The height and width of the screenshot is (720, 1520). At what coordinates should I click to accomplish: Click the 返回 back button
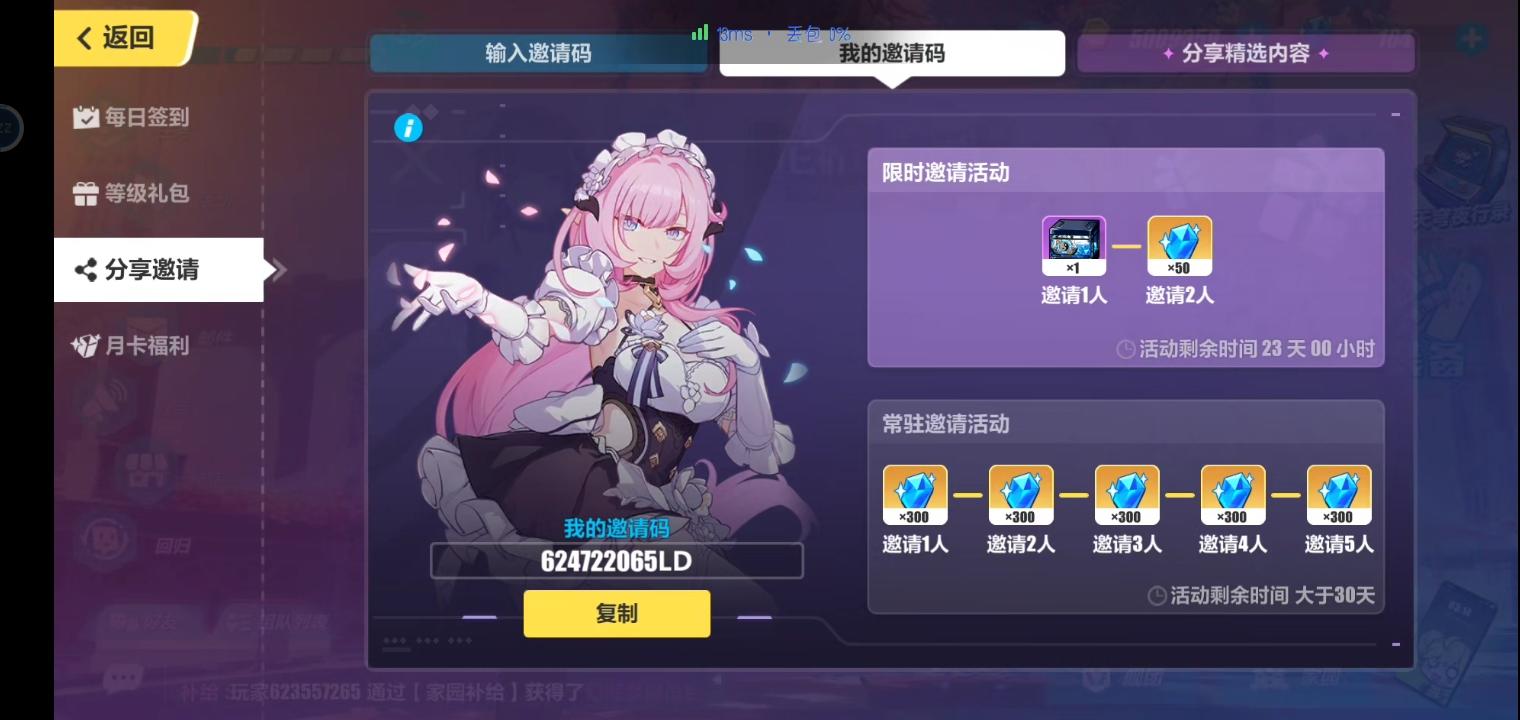pos(114,37)
